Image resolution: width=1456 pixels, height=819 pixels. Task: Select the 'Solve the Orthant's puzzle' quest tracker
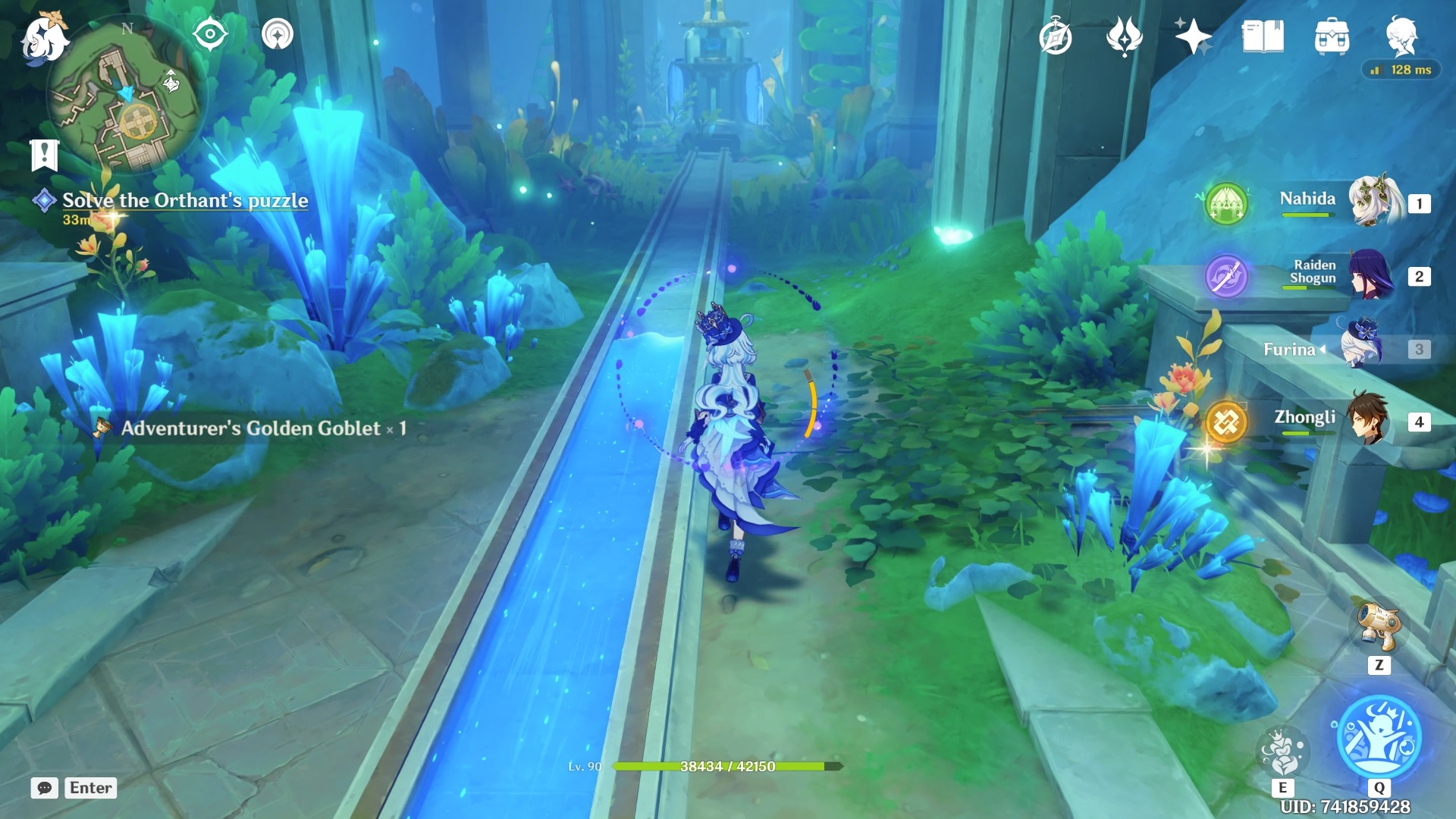[184, 200]
